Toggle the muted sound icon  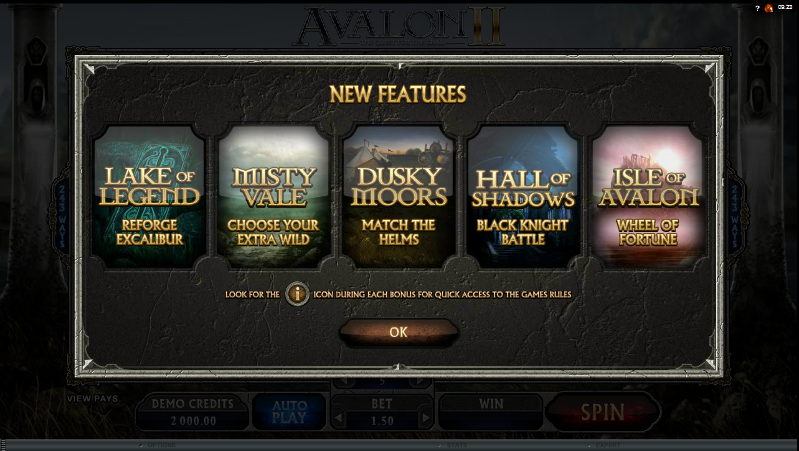769,7
